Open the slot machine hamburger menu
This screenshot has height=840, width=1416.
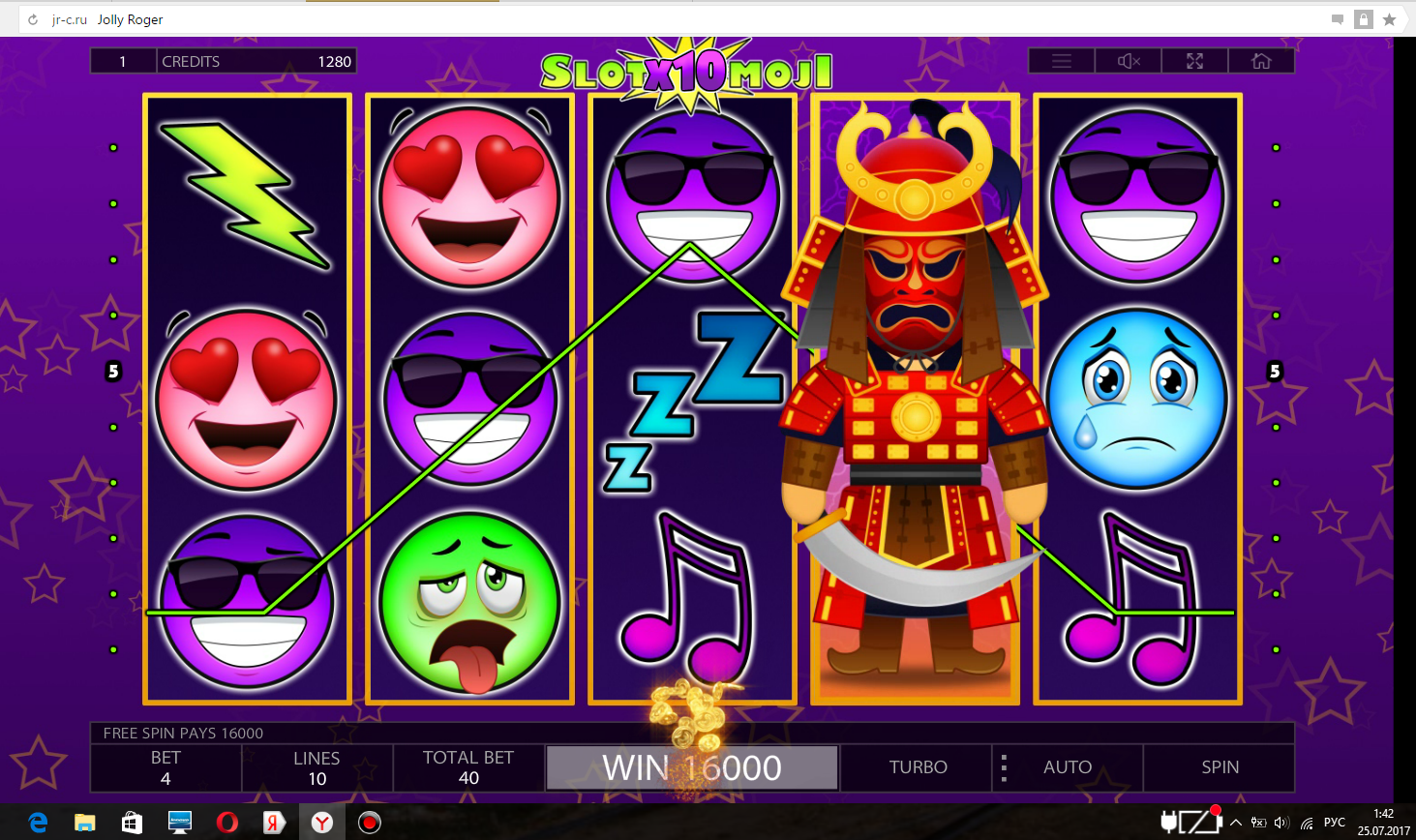click(x=1061, y=60)
